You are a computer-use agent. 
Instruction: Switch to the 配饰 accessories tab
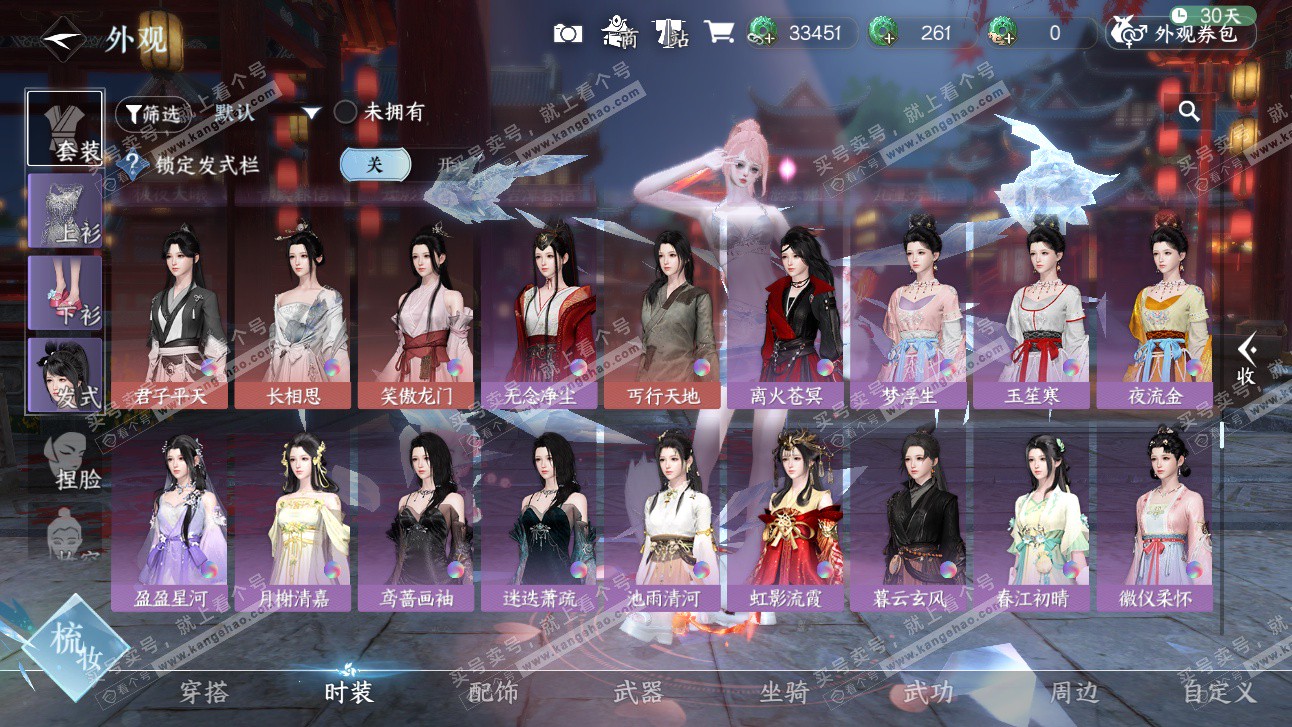(x=493, y=691)
